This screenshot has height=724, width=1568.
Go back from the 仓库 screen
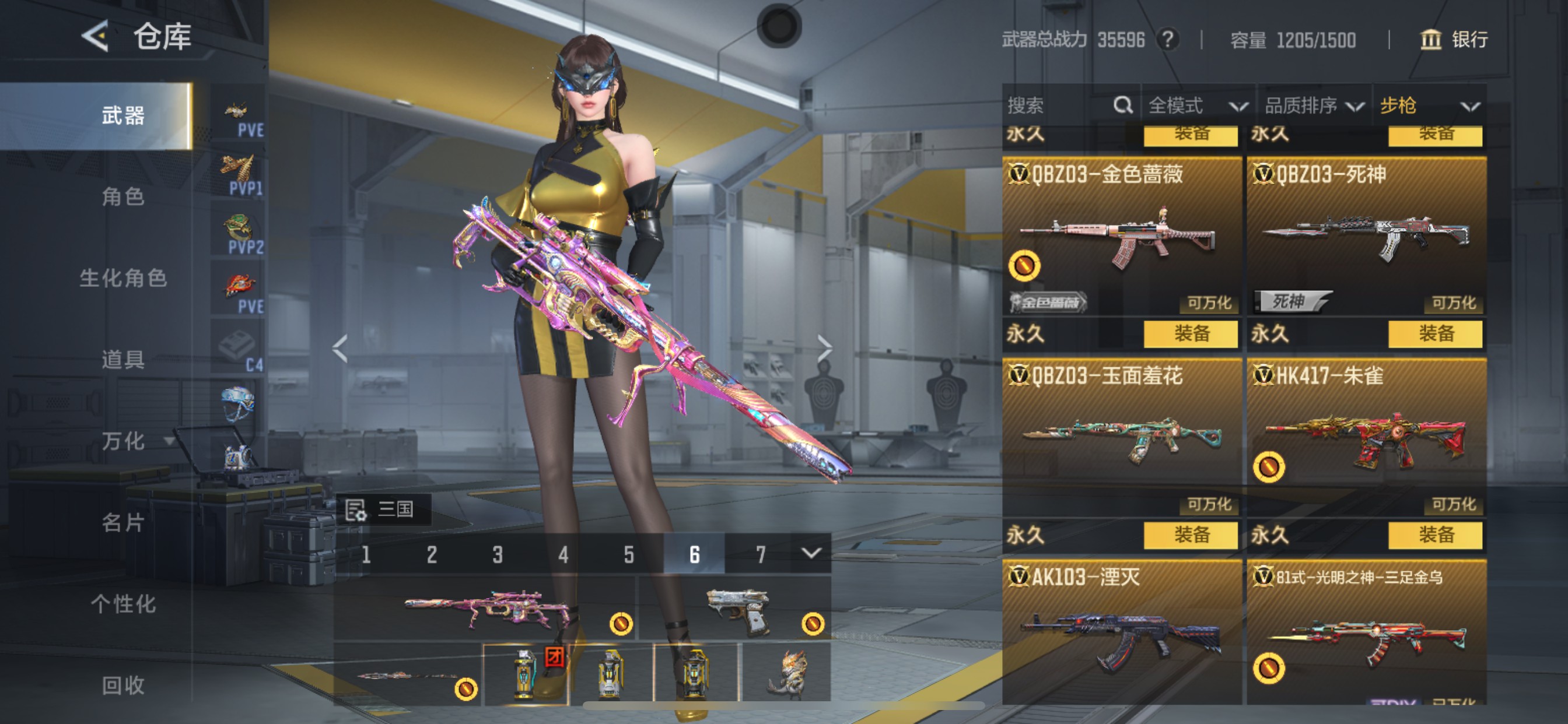95,36
